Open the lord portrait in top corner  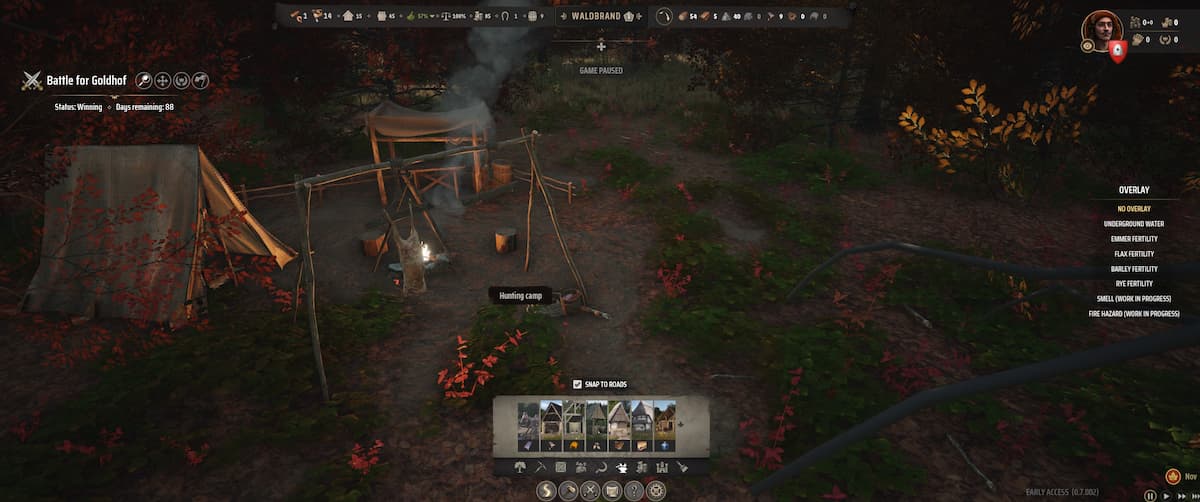tap(1101, 31)
